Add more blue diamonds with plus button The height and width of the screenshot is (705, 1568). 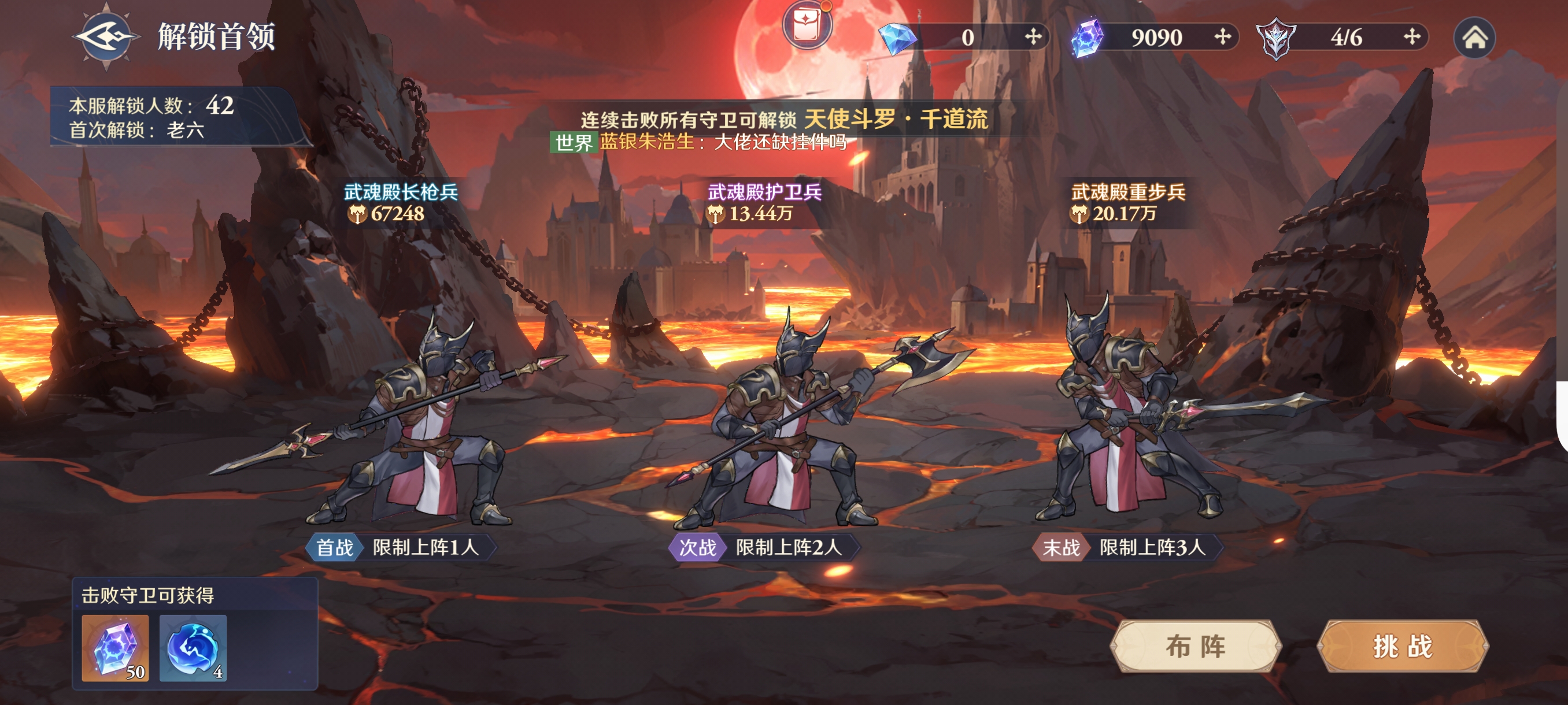coord(1033,37)
